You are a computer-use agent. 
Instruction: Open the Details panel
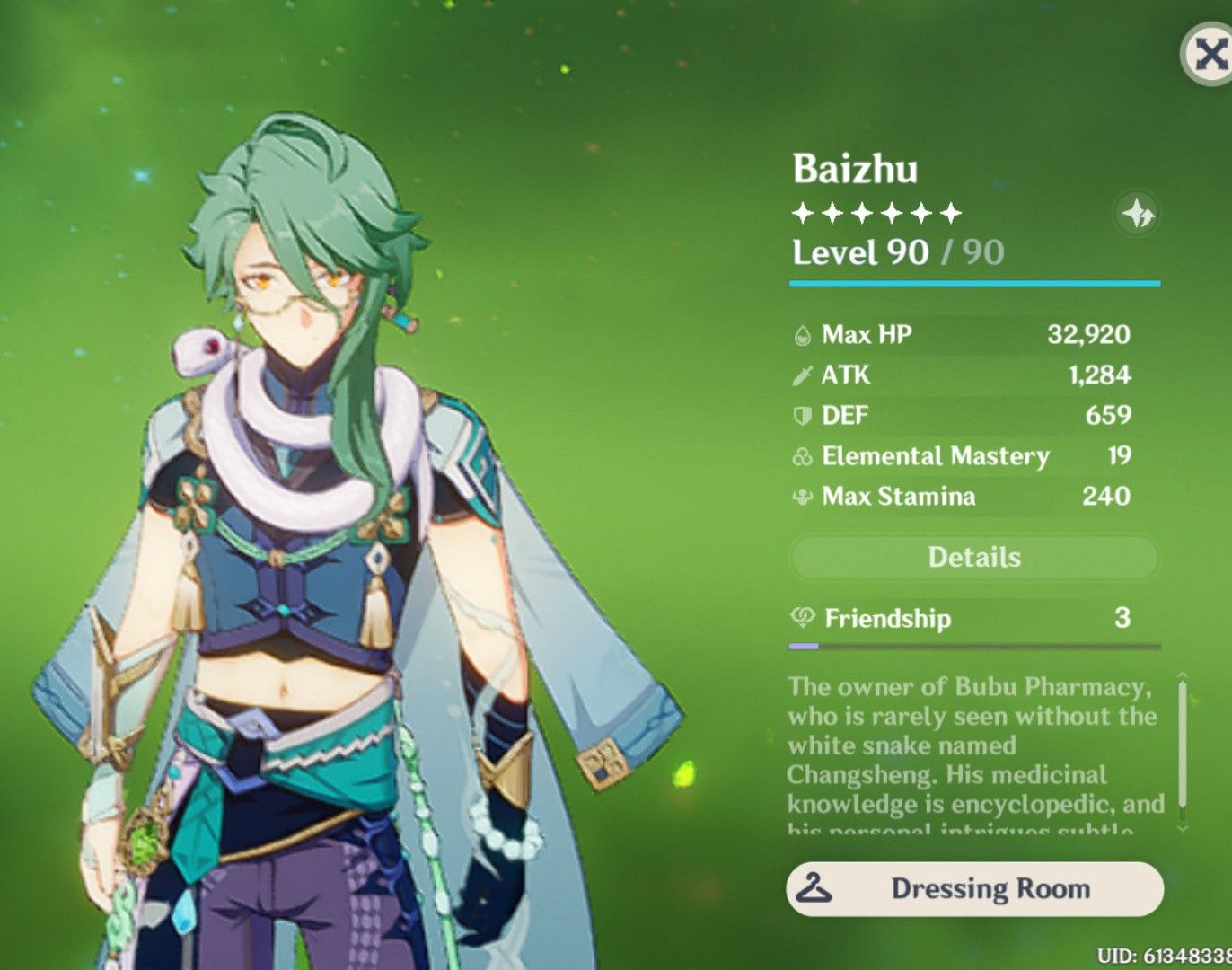click(x=975, y=557)
